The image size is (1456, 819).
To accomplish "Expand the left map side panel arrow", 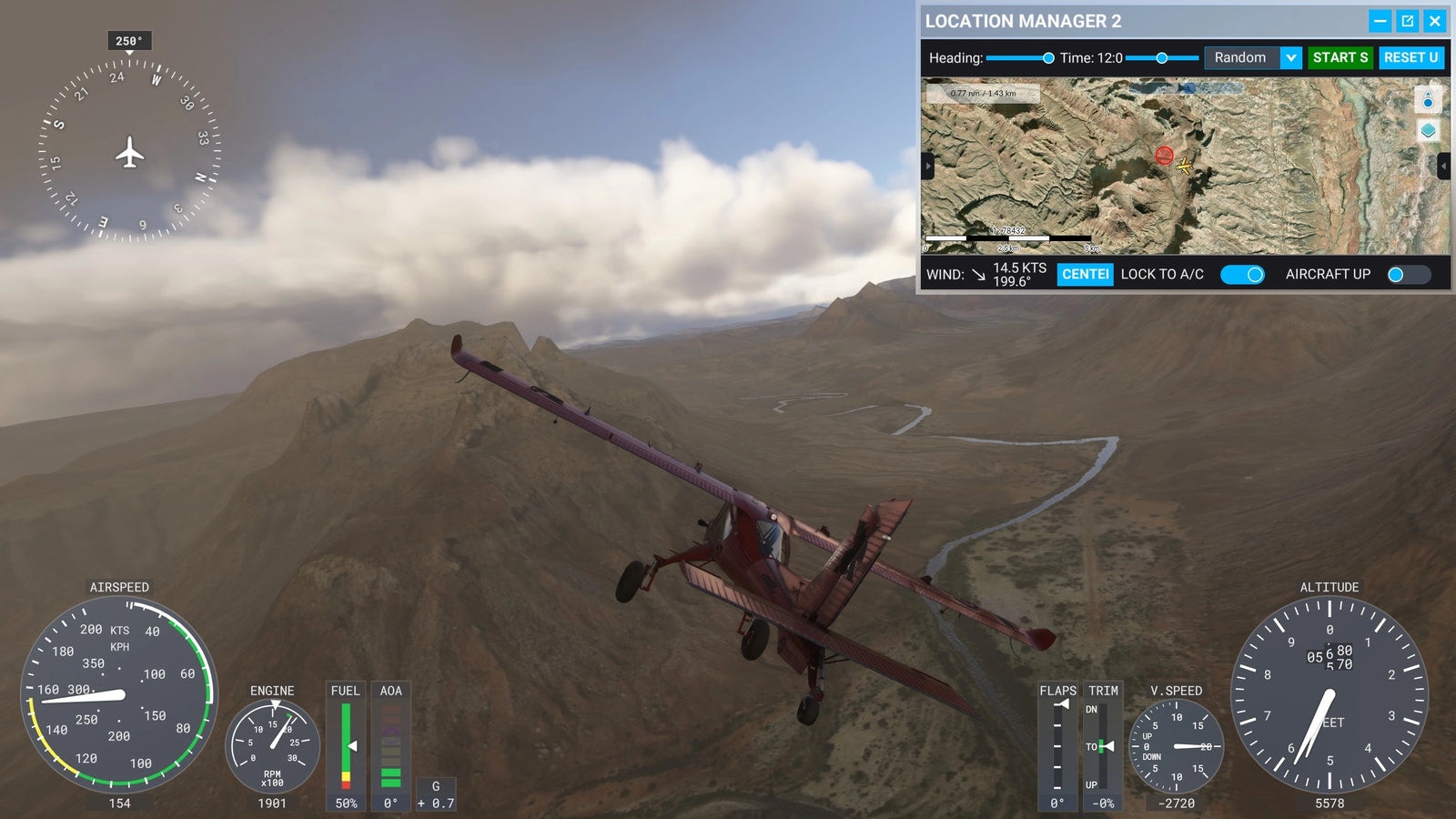I will (928, 166).
